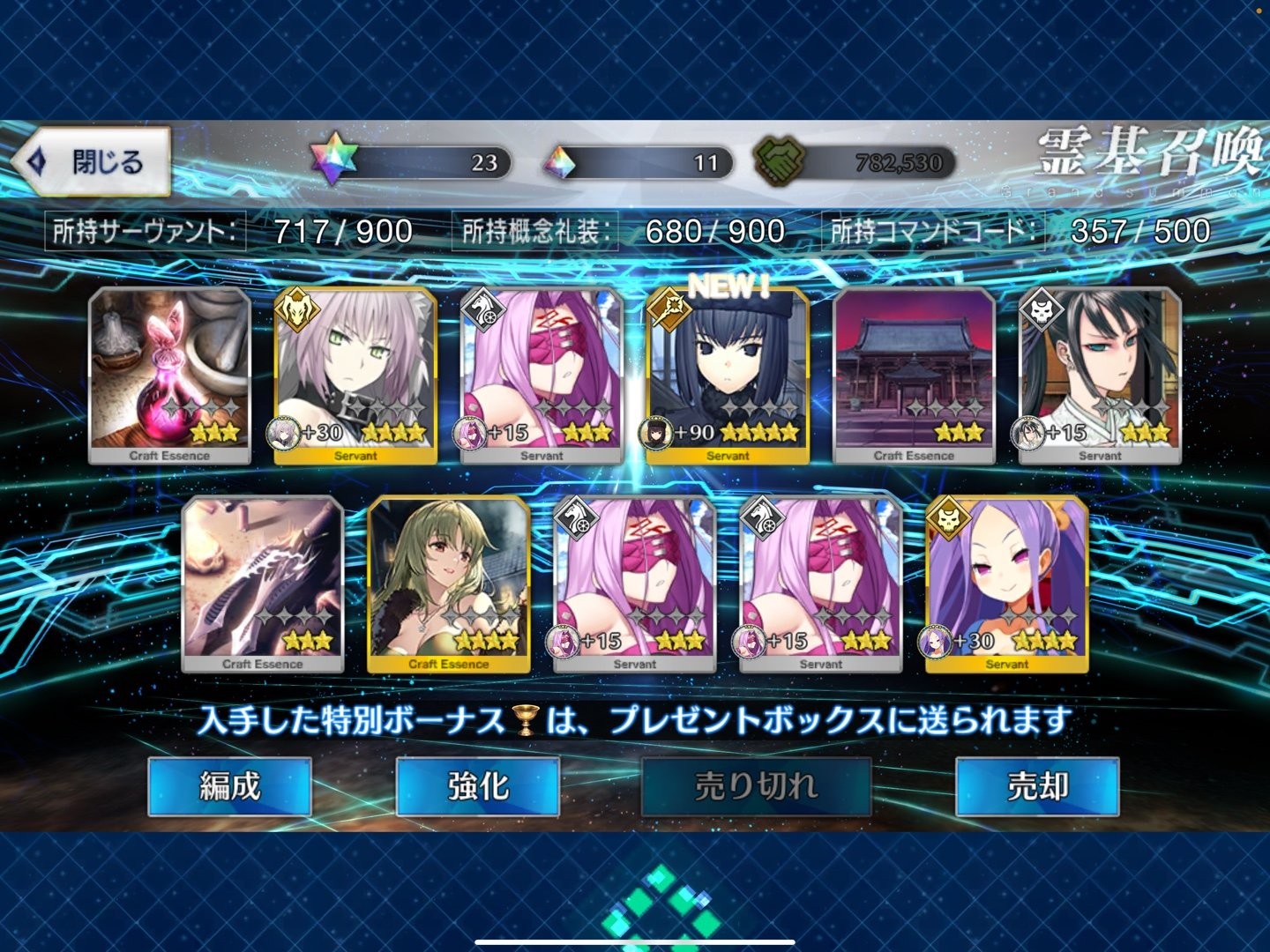This screenshot has width=1270, height=952.
Task: Tap the 強化 enhance button
Action: point(478,785)
